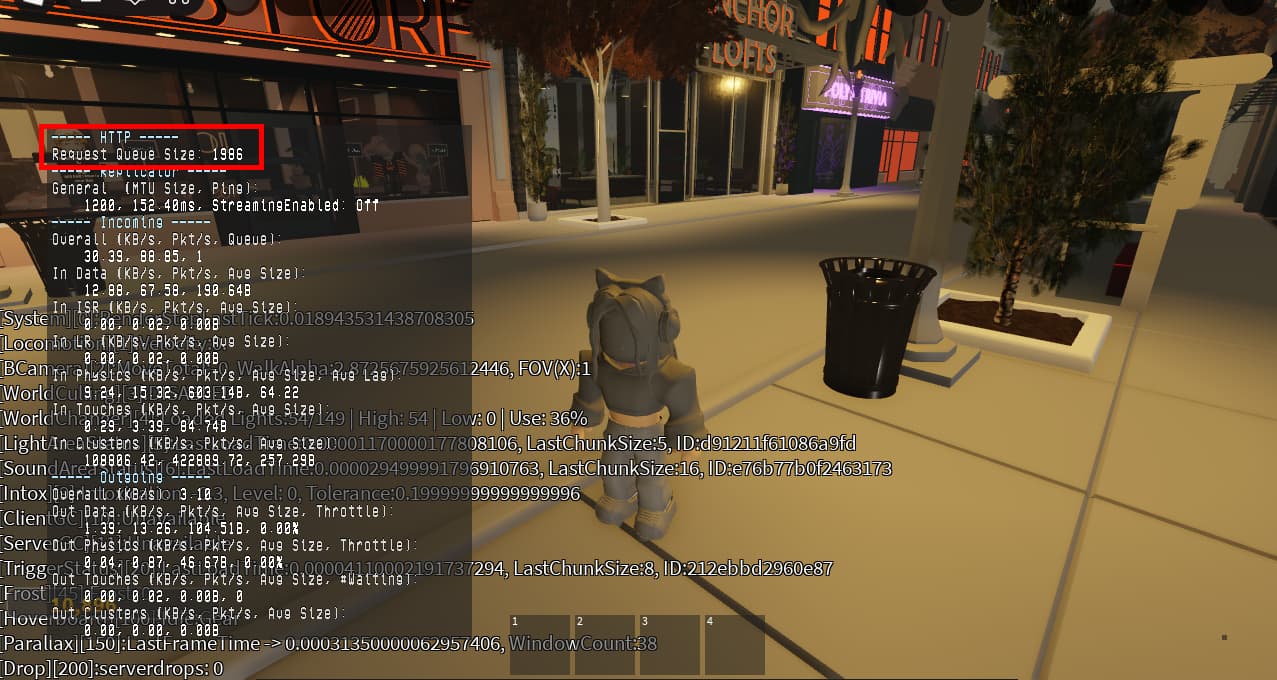Click the hotbar slot marked 4
This screenshot has width=1277, height=680.
click(x=734, y=644)
